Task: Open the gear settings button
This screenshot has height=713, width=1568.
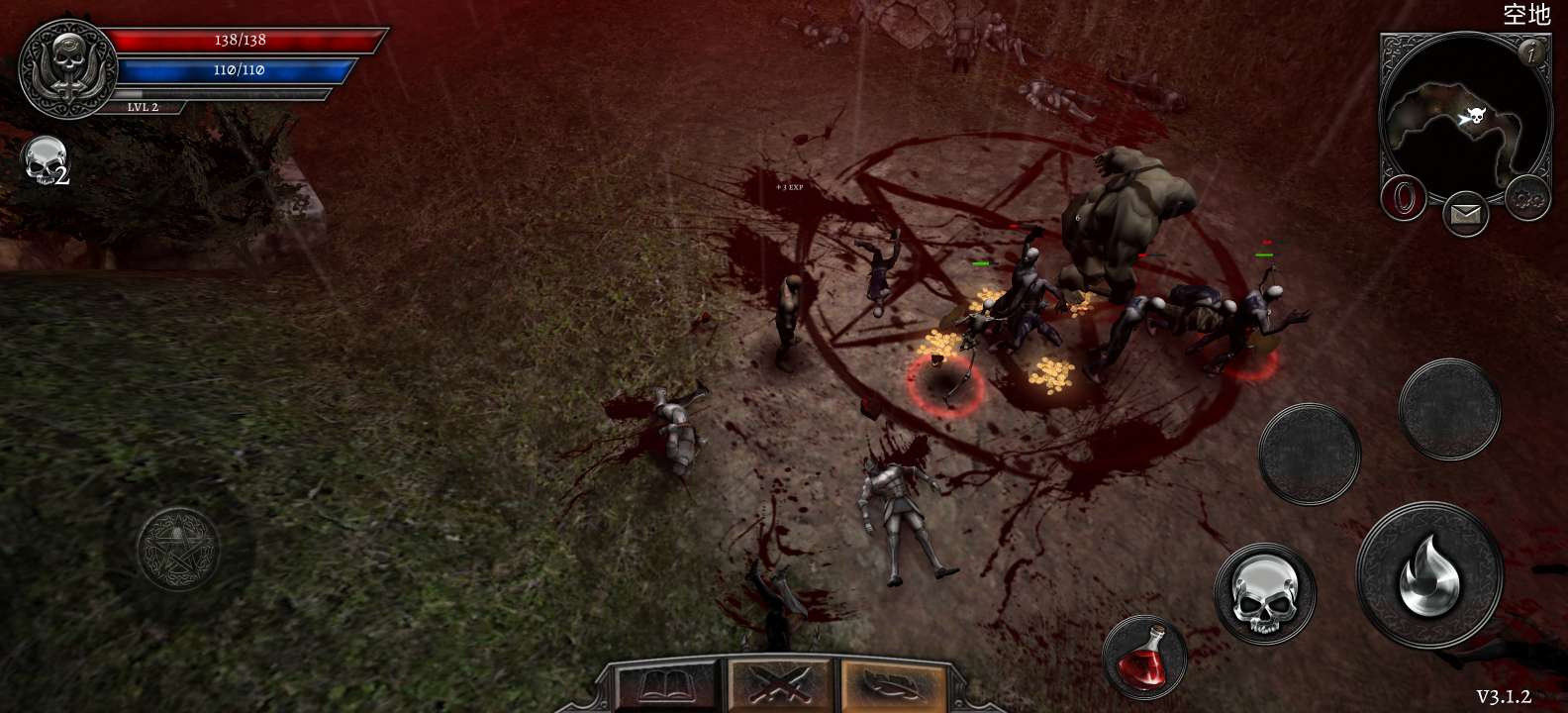Action: click(x=1526, y=200)
